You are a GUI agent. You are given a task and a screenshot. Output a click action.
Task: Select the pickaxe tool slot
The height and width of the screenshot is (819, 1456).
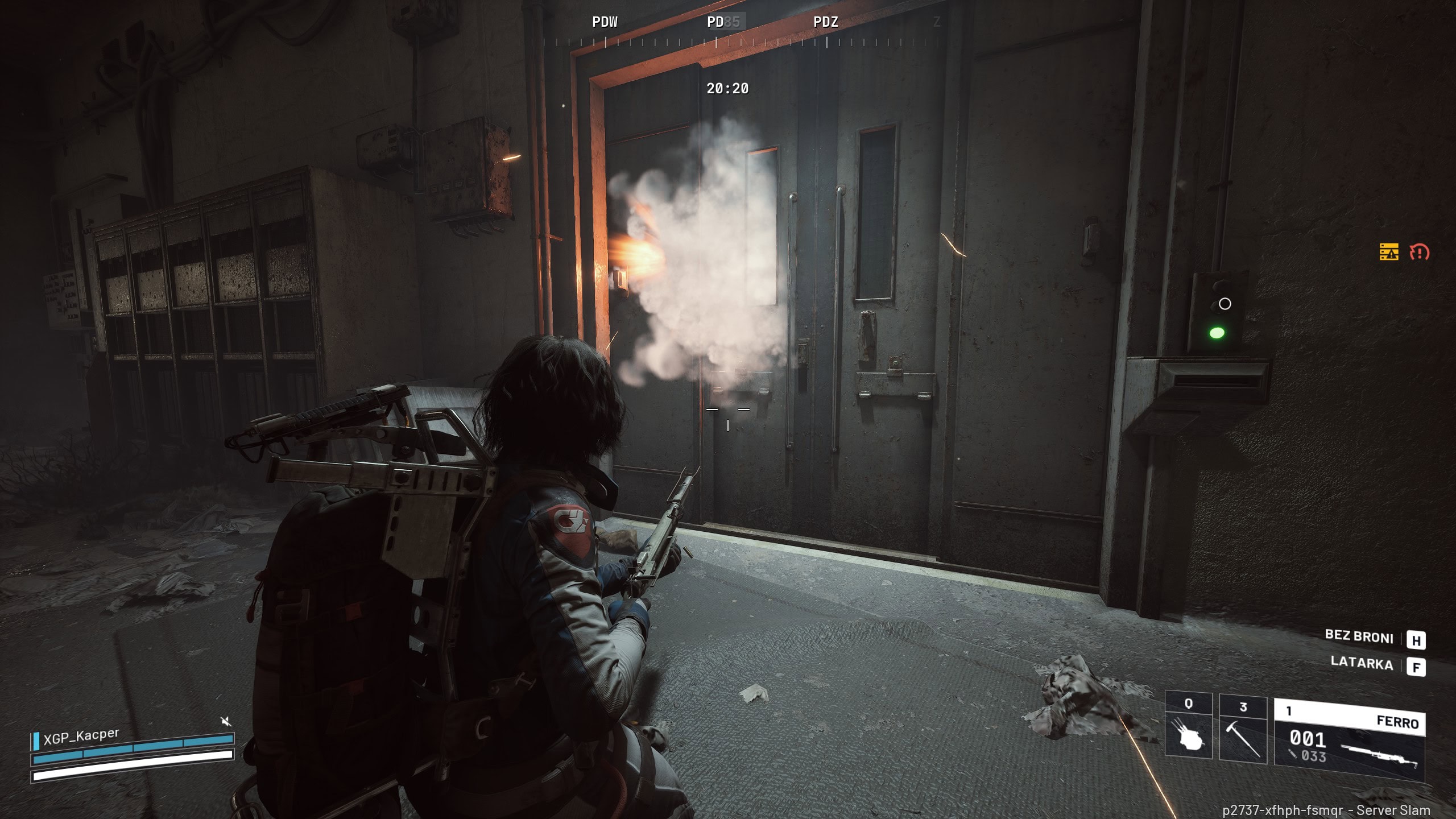[x=1243, y=730]
